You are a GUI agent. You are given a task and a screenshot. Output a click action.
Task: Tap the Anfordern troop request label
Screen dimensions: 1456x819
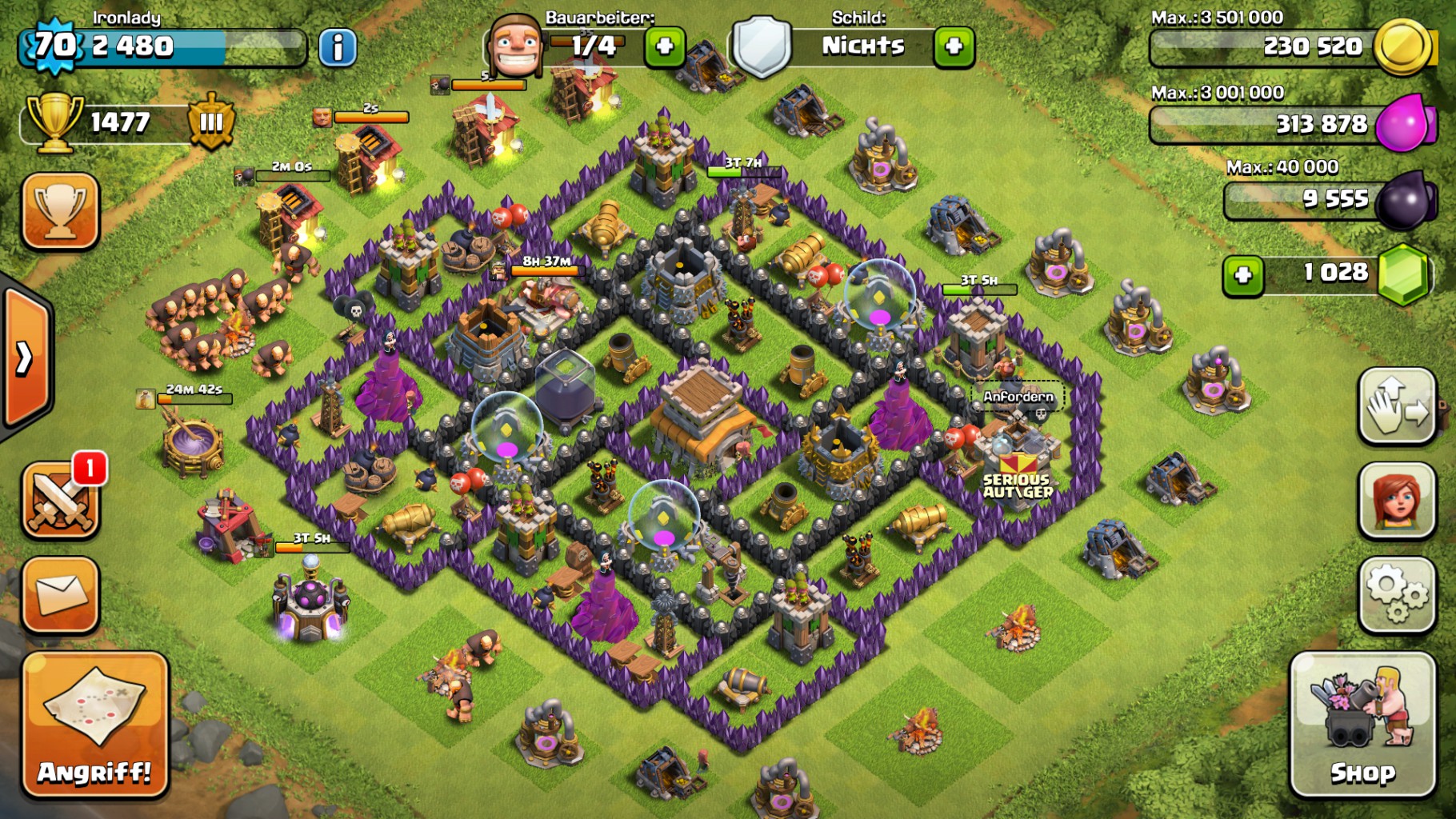coord(1018,397)
